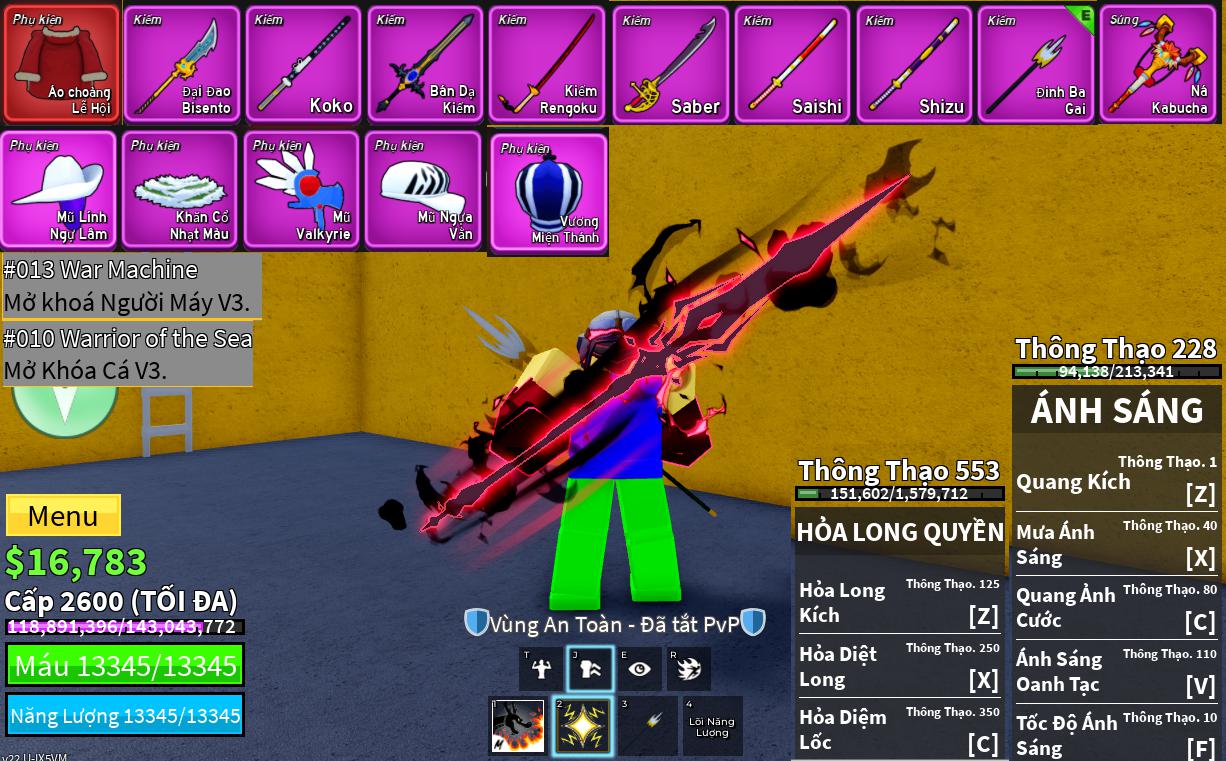The height and width of the screenshot is (761, 1226).
Task: Choose the Shizu sword slot
Action: coord(914,64)
